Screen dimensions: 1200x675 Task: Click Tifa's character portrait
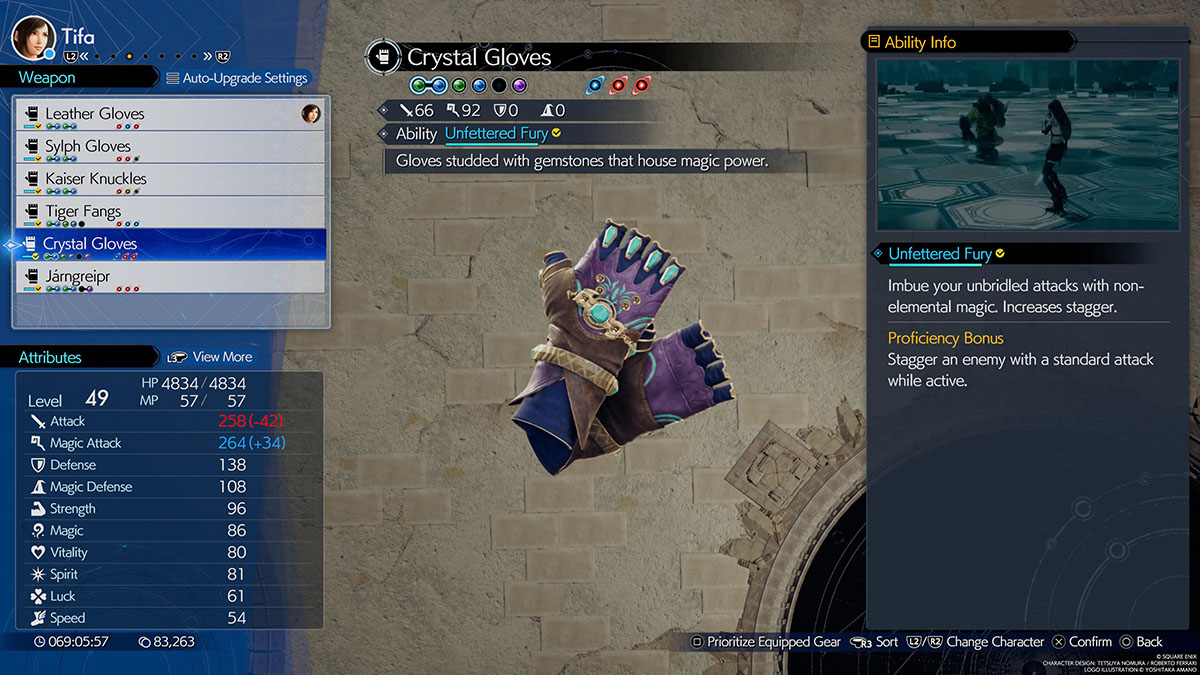coord(31,38)
